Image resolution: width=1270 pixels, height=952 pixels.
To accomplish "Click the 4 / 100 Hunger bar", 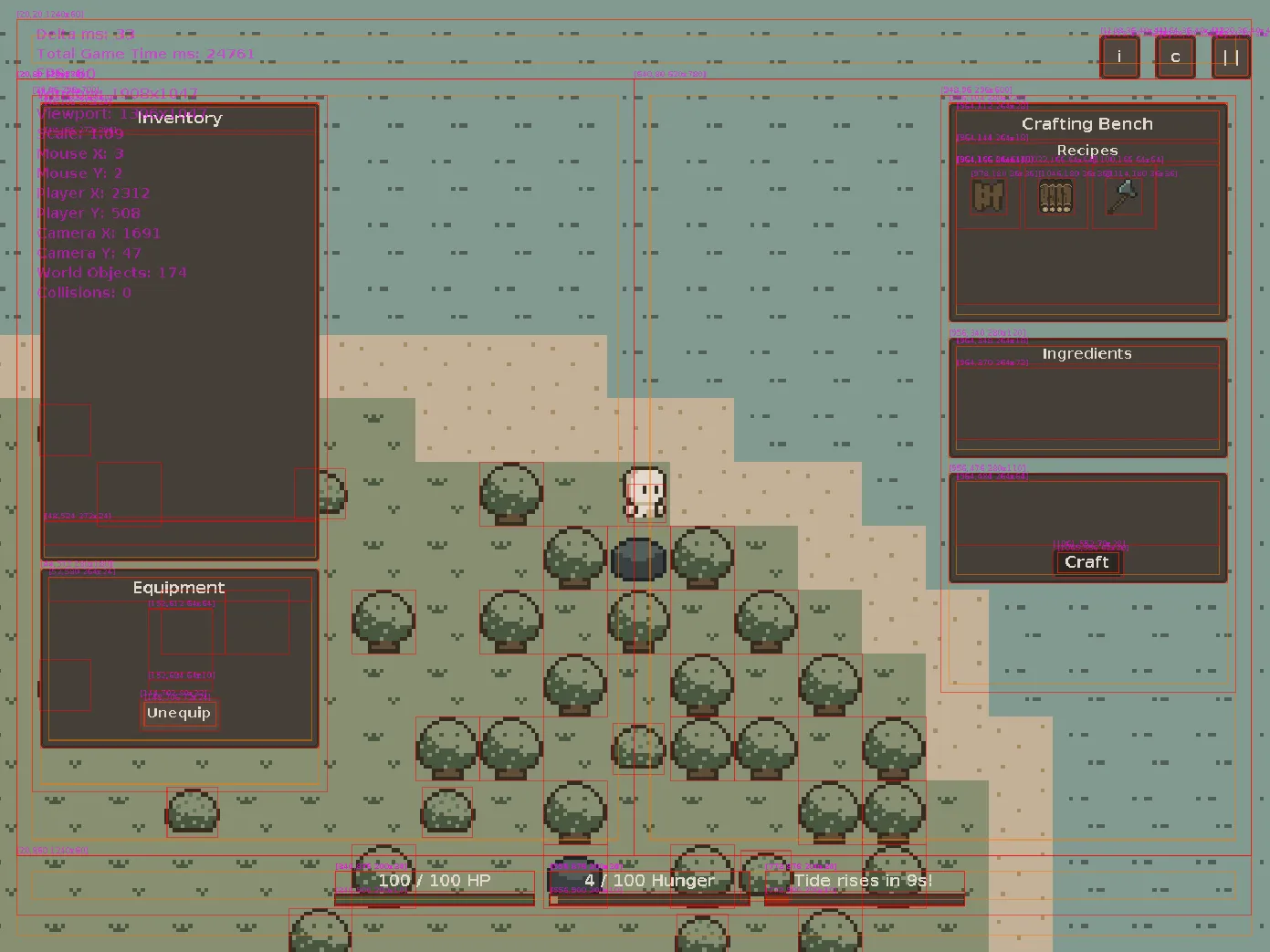I will [650, 881].
